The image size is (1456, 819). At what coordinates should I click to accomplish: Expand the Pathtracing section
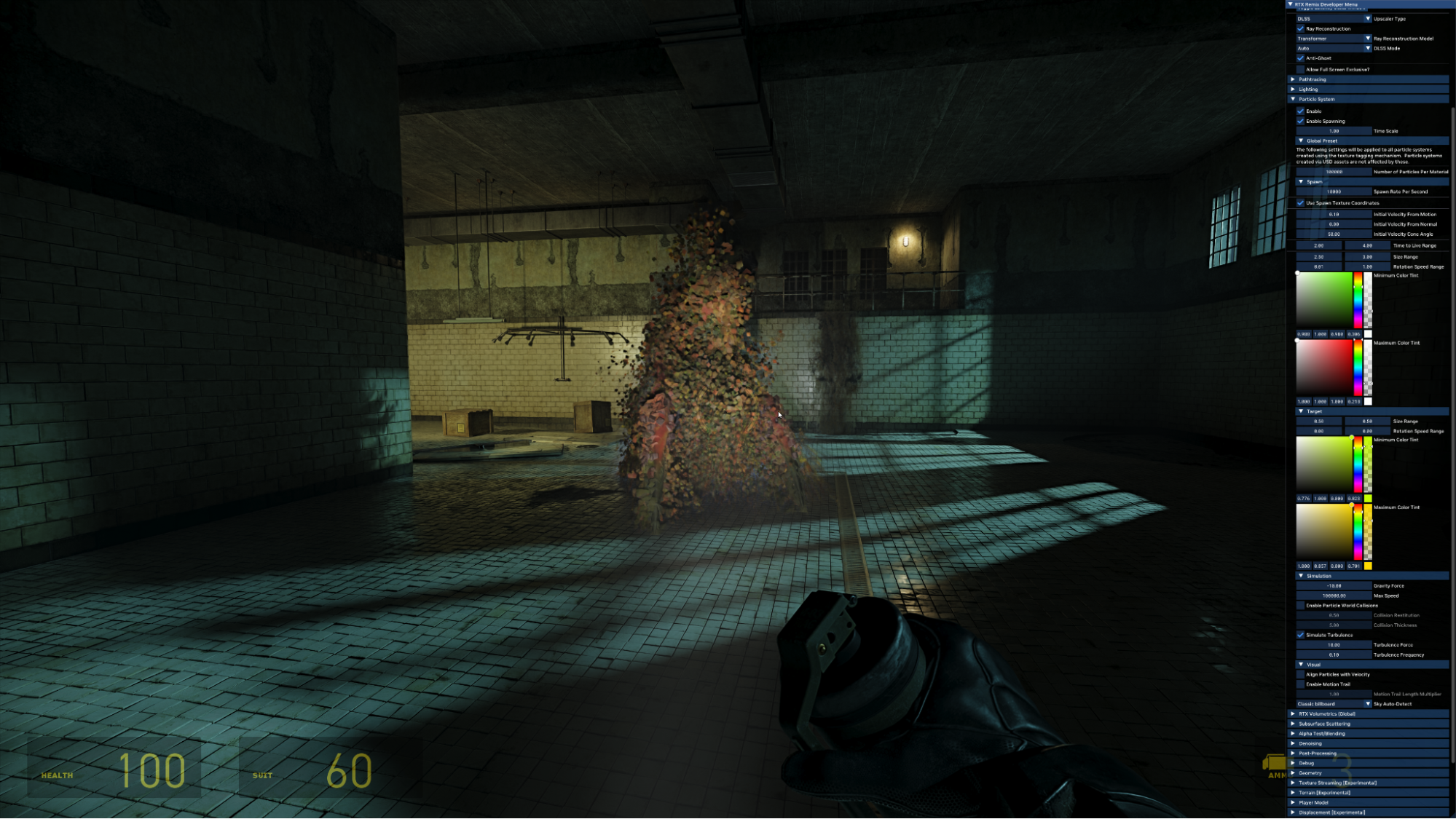1294,79
